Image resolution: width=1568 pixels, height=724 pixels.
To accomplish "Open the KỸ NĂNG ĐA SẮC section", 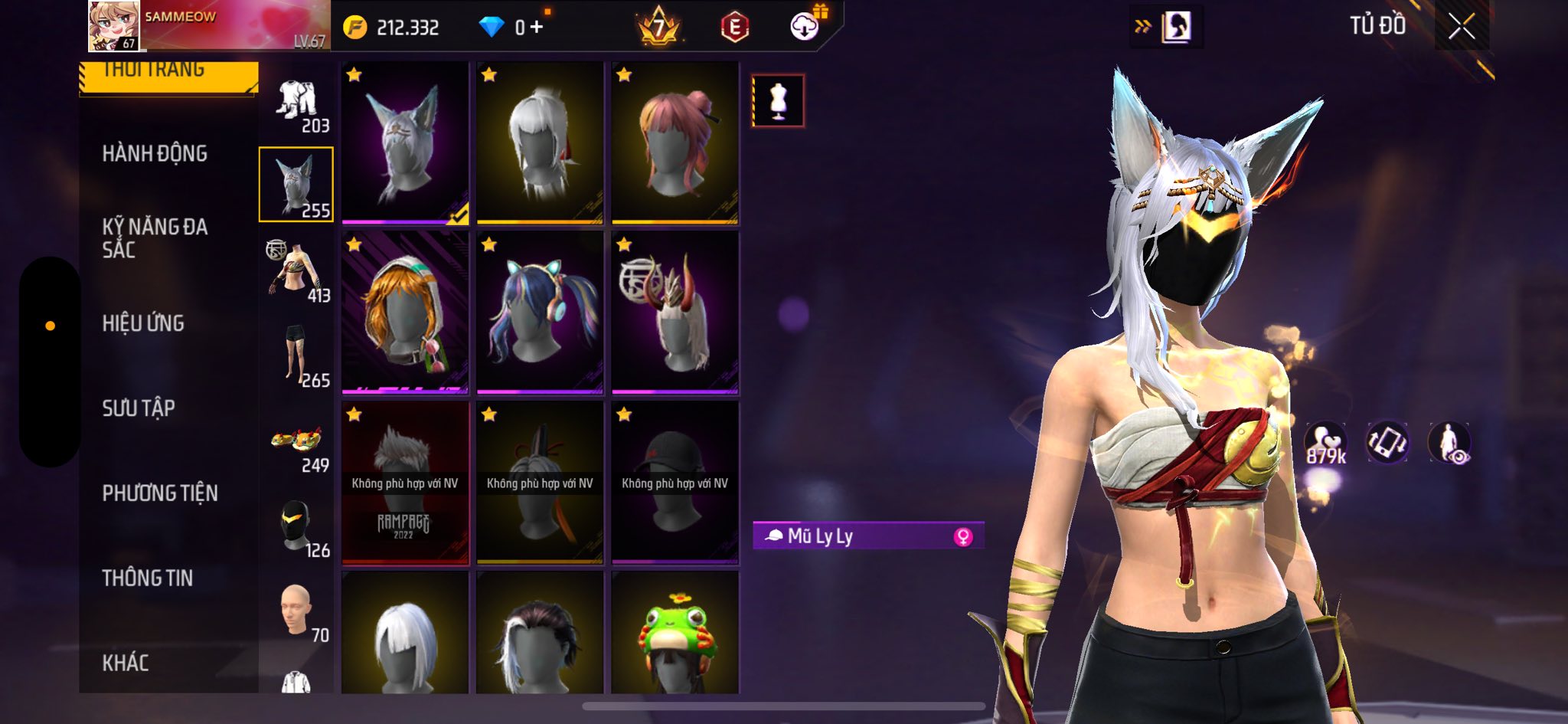I will pyautogui.click(x=155, y=238).
